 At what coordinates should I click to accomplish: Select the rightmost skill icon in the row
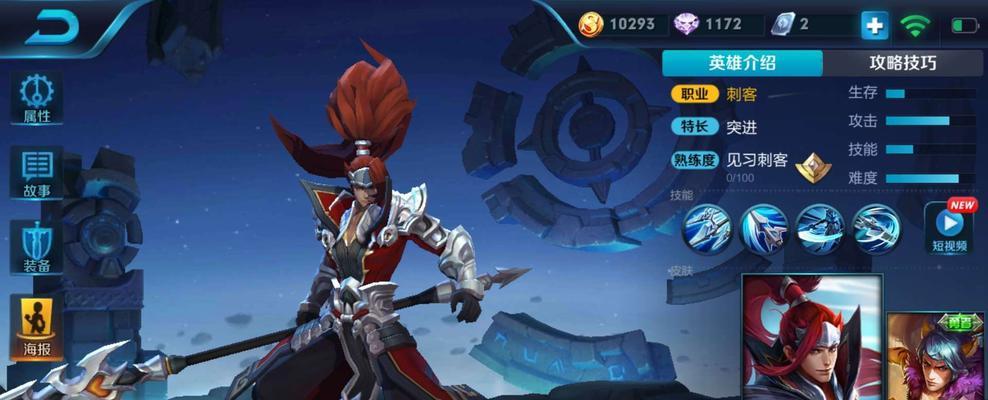pyautogui.click(x=877, y=230)
